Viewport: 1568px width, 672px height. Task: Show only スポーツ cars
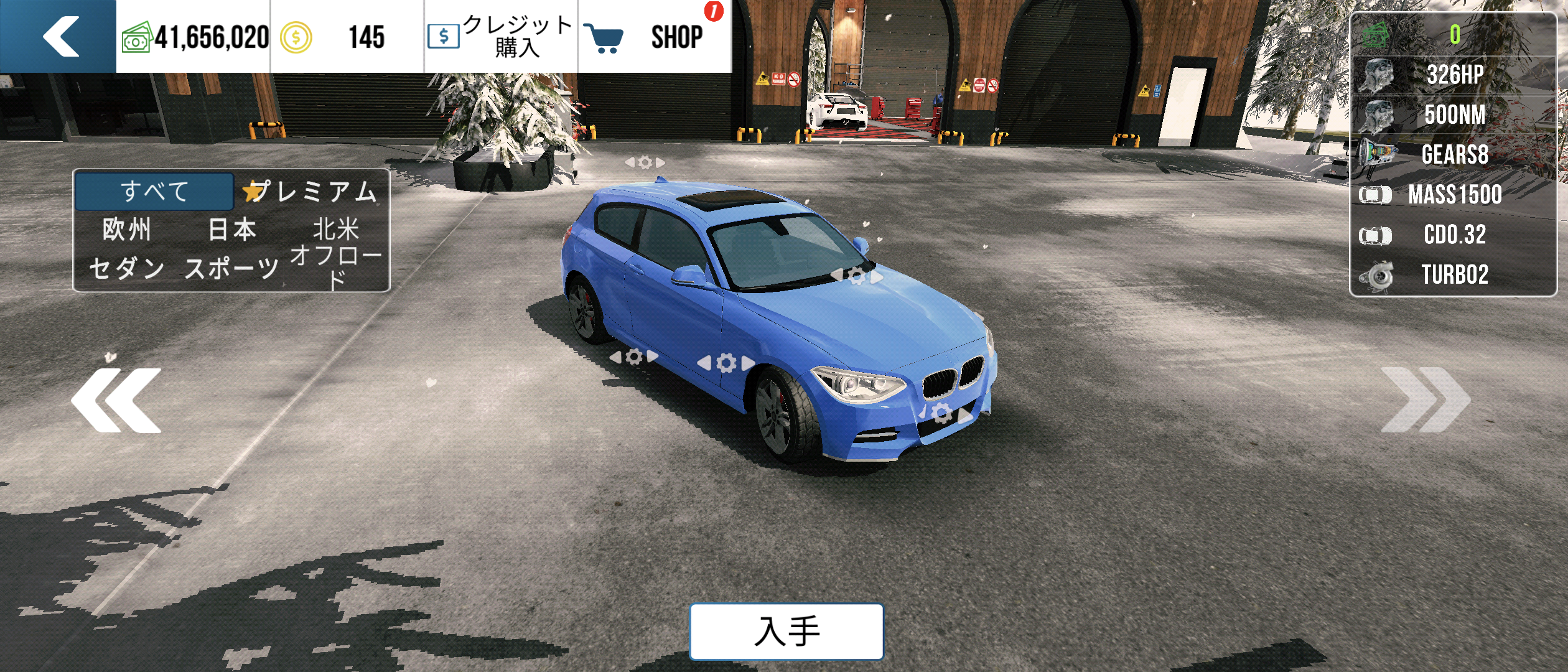pos(231,268)
